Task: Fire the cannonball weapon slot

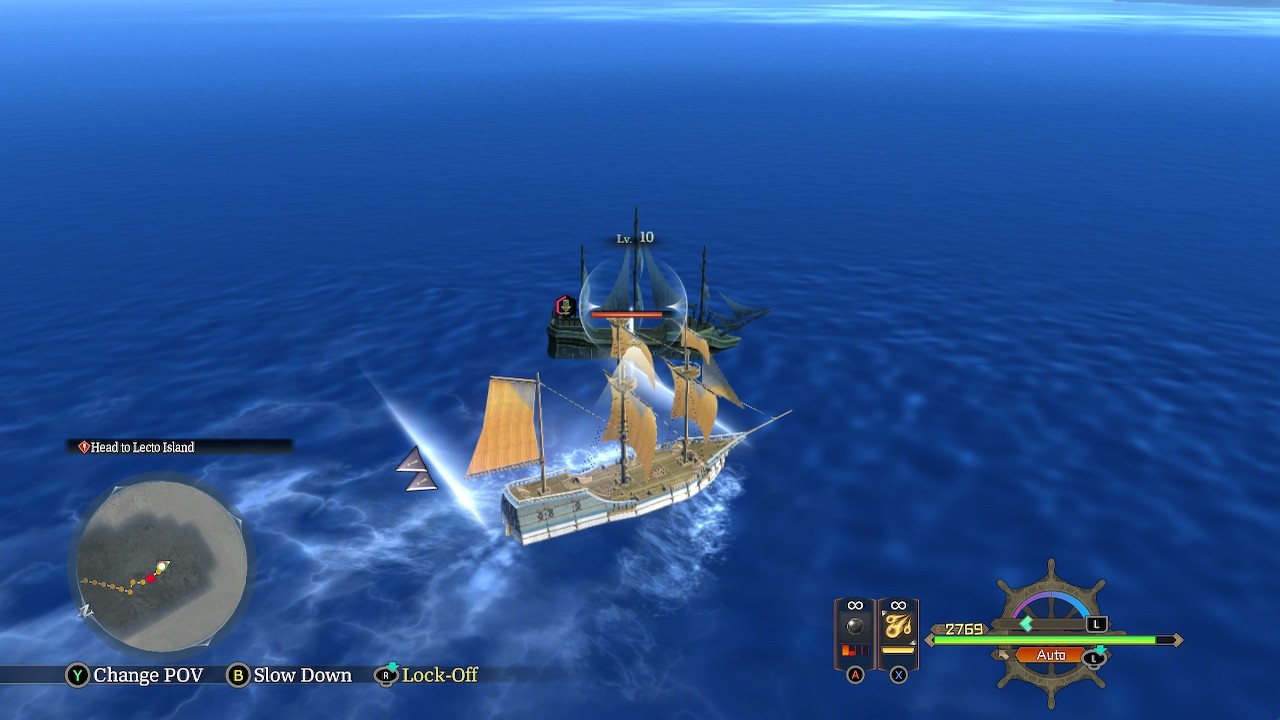Action: pyautogui.click(x=855, y=631)
